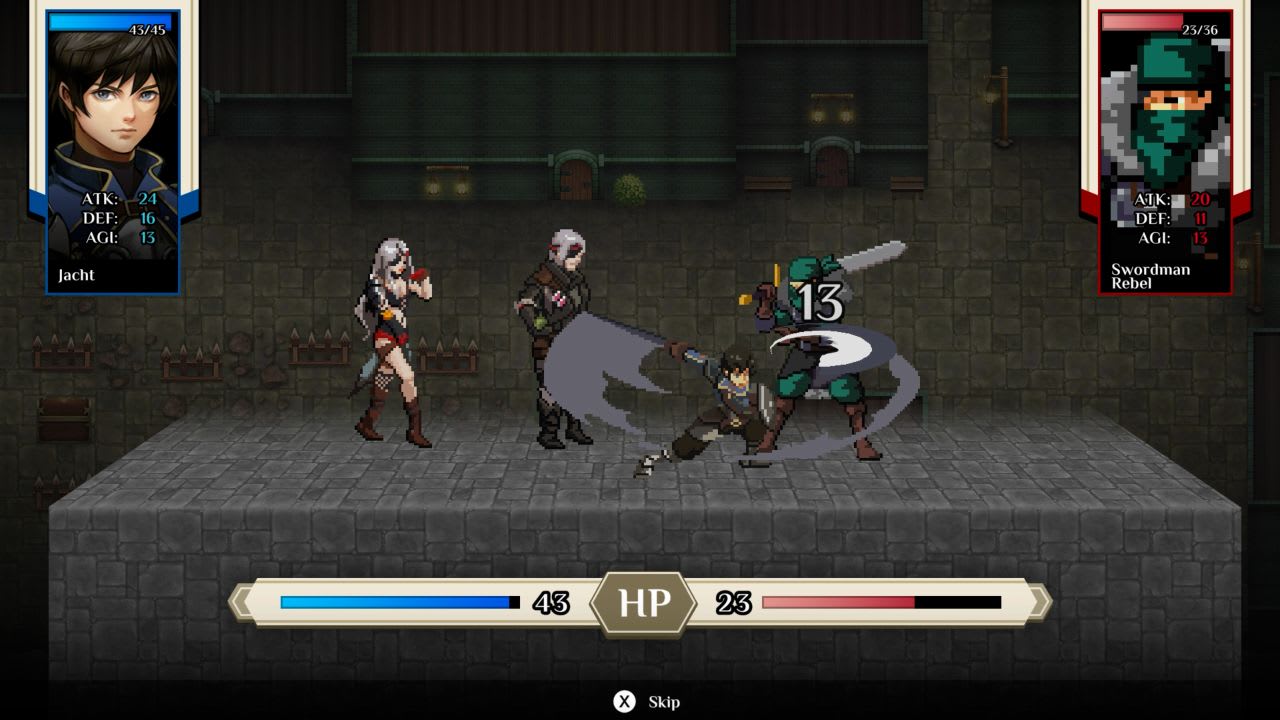
Task: Select the HP hexagon emblem
Action: pyautogui.click(x=645, y=602)
